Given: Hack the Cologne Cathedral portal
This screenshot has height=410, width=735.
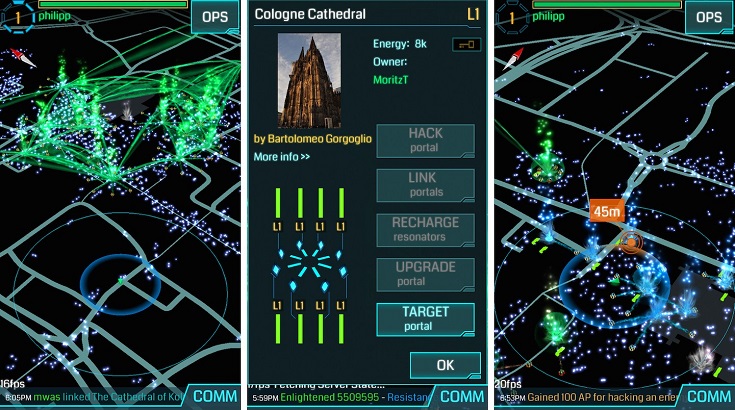Looking at the screenshot, I should pyautogui.click(x=425, y=140).
